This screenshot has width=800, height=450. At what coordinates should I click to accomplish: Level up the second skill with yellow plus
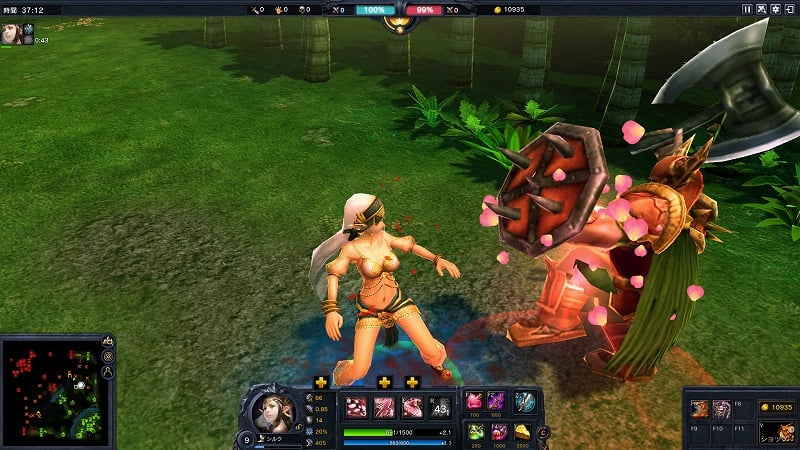click(x=384, y=382)
